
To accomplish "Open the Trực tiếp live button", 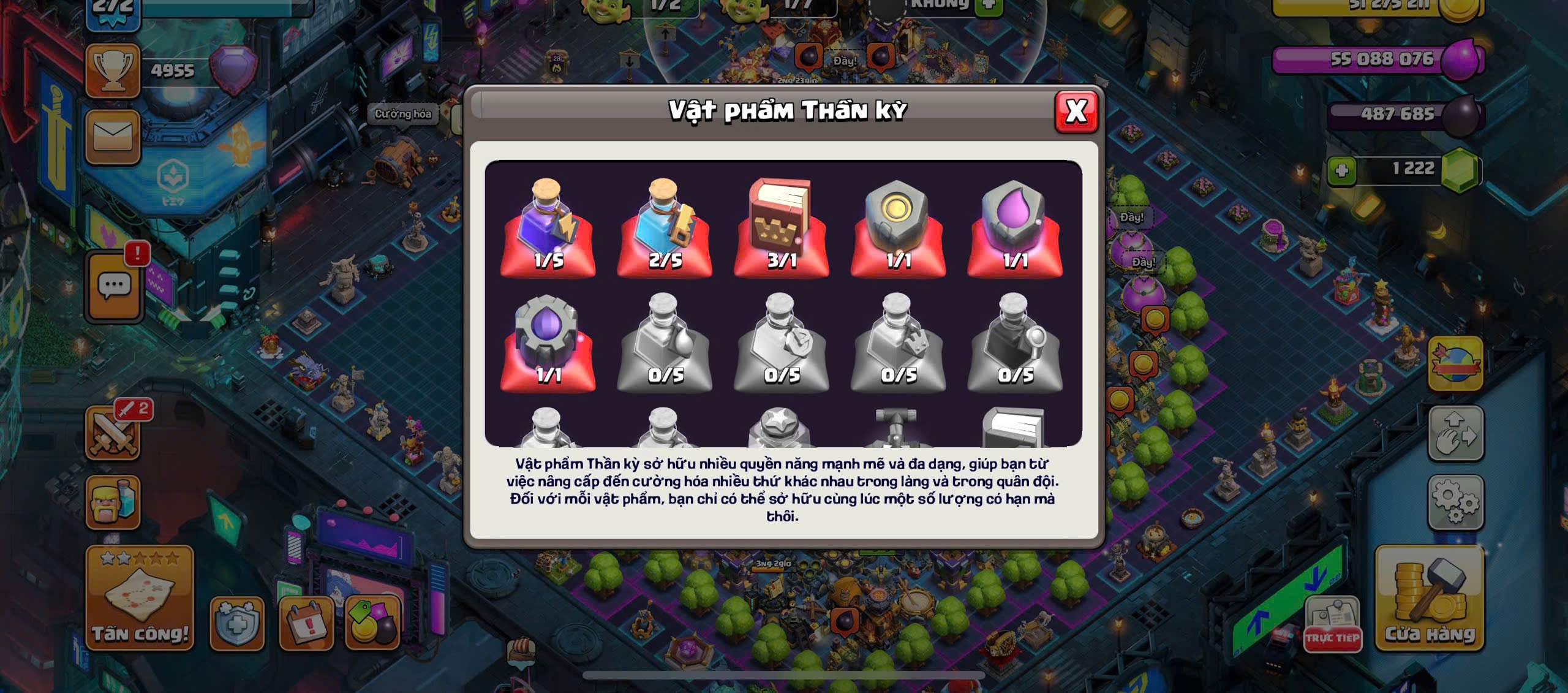I will tap(1332, 625).
